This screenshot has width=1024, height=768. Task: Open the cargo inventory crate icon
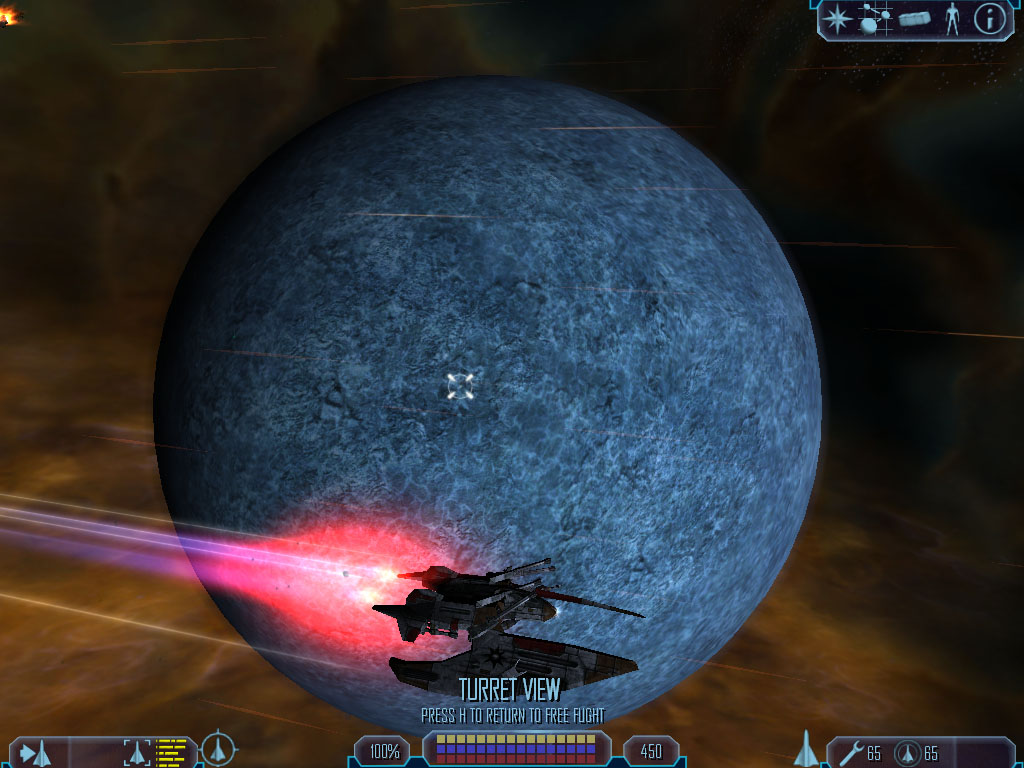914,19
